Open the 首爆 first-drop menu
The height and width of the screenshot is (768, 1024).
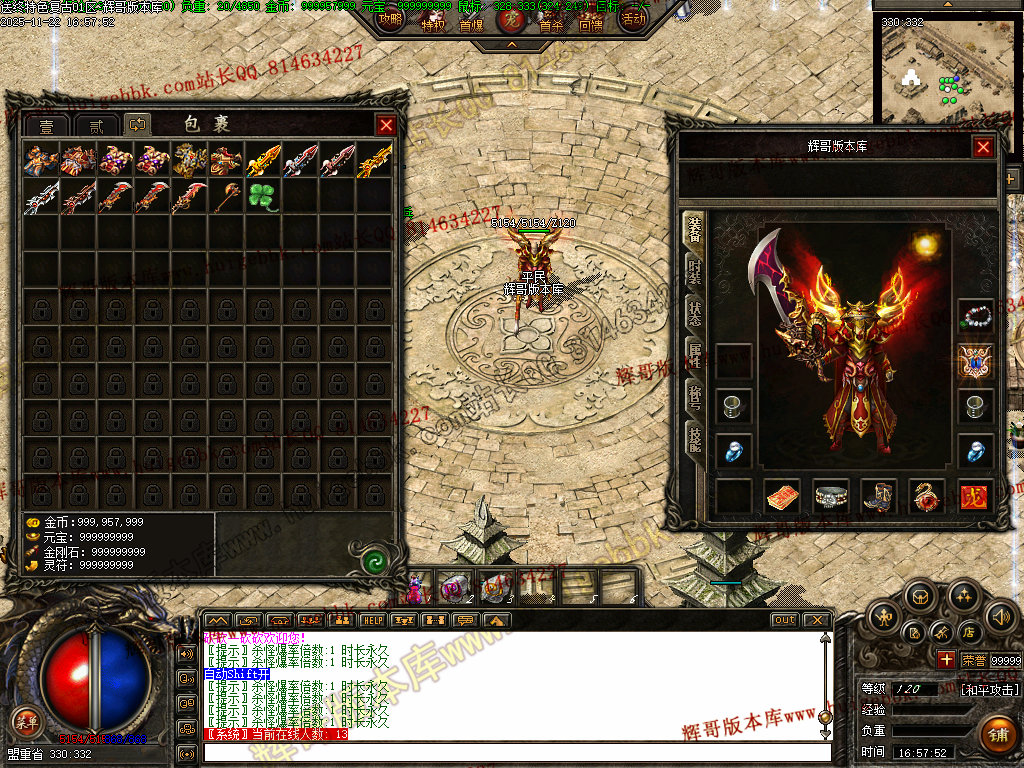pos(471,24)
